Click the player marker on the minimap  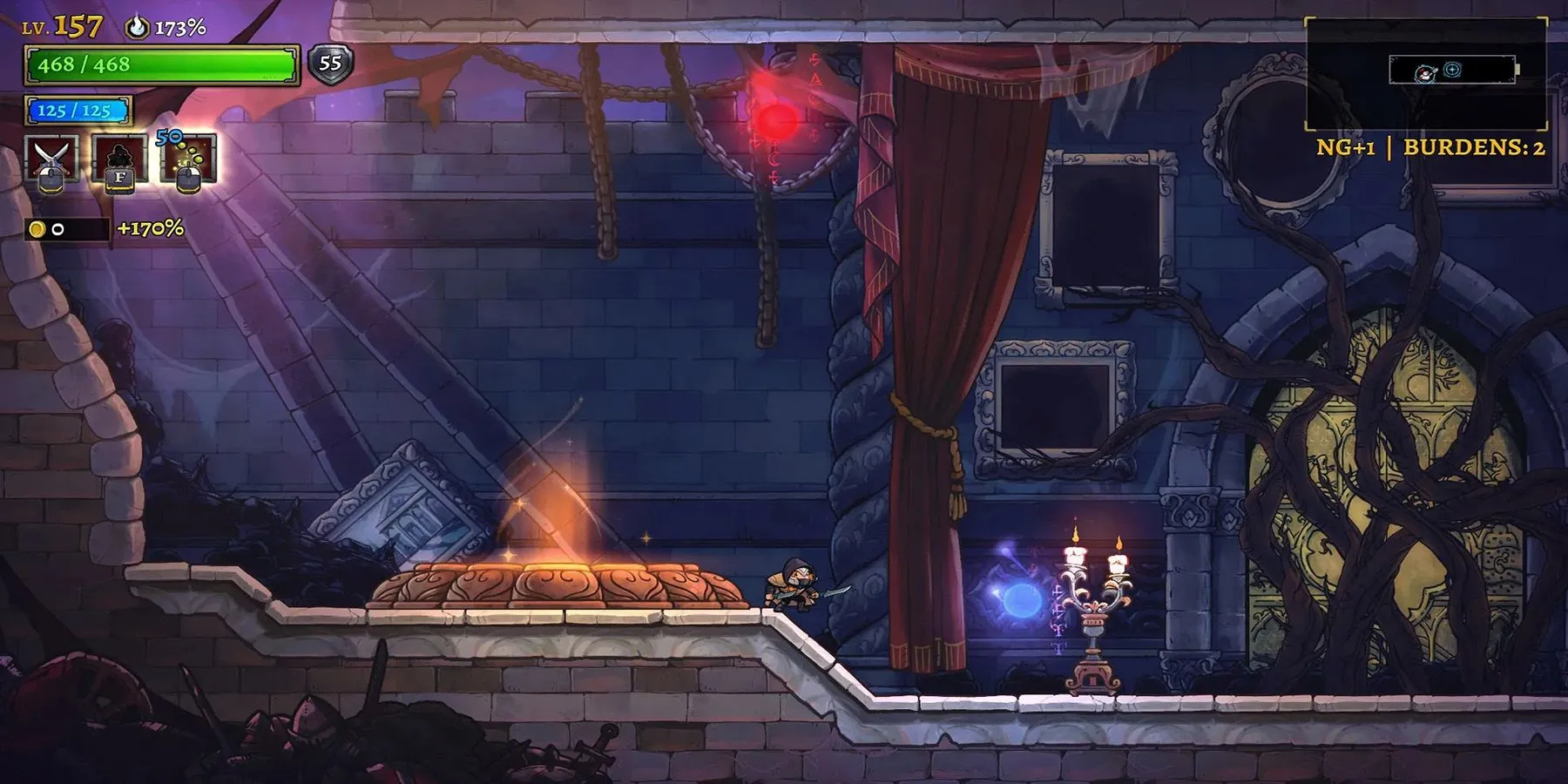click(1425, 74)
